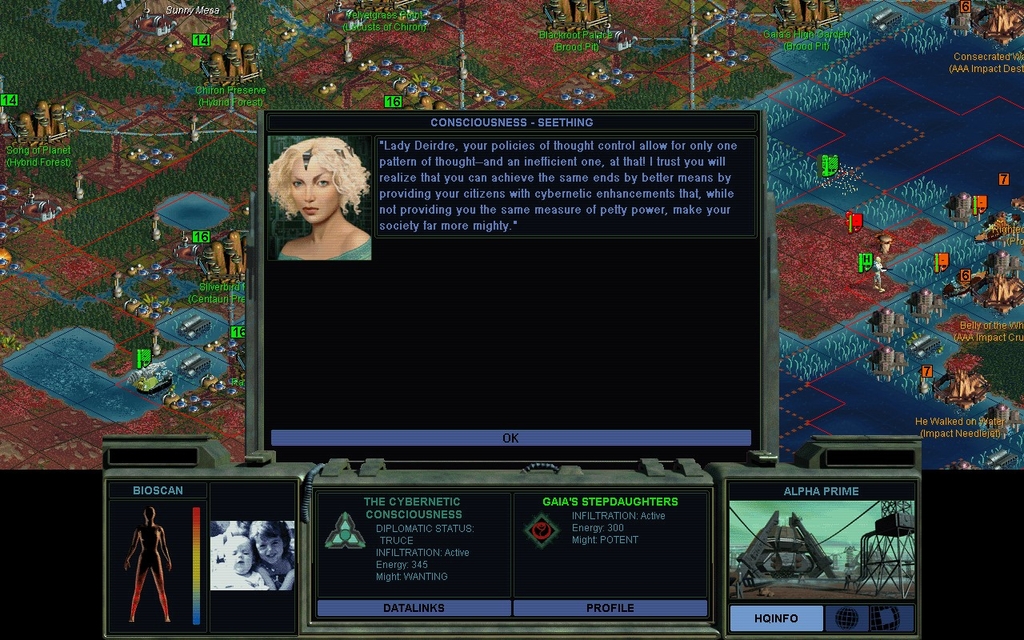The height and width of the screenshot is (640, 1024).
Task: Click the children photo thumbnail
Action: pos(252,555)
